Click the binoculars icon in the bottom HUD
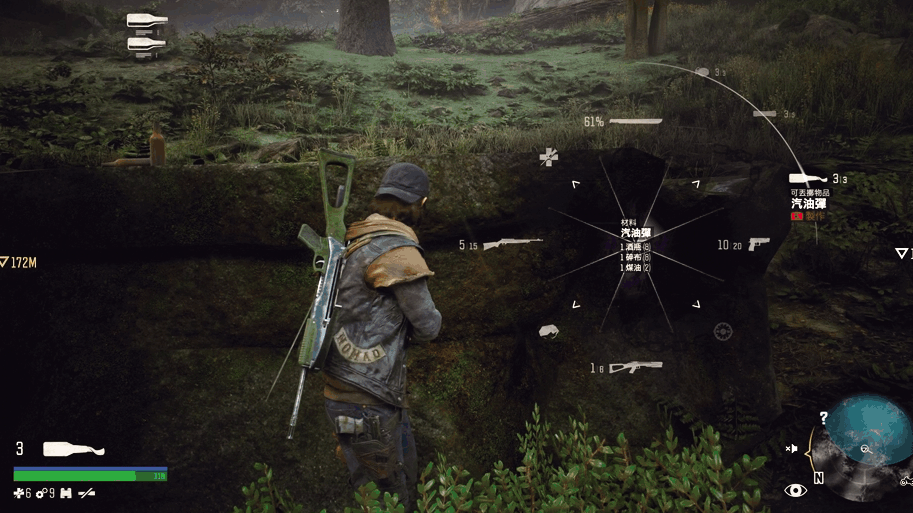This screenshot has width=913, height=513. pyautogui.click(x=65, y=493)
